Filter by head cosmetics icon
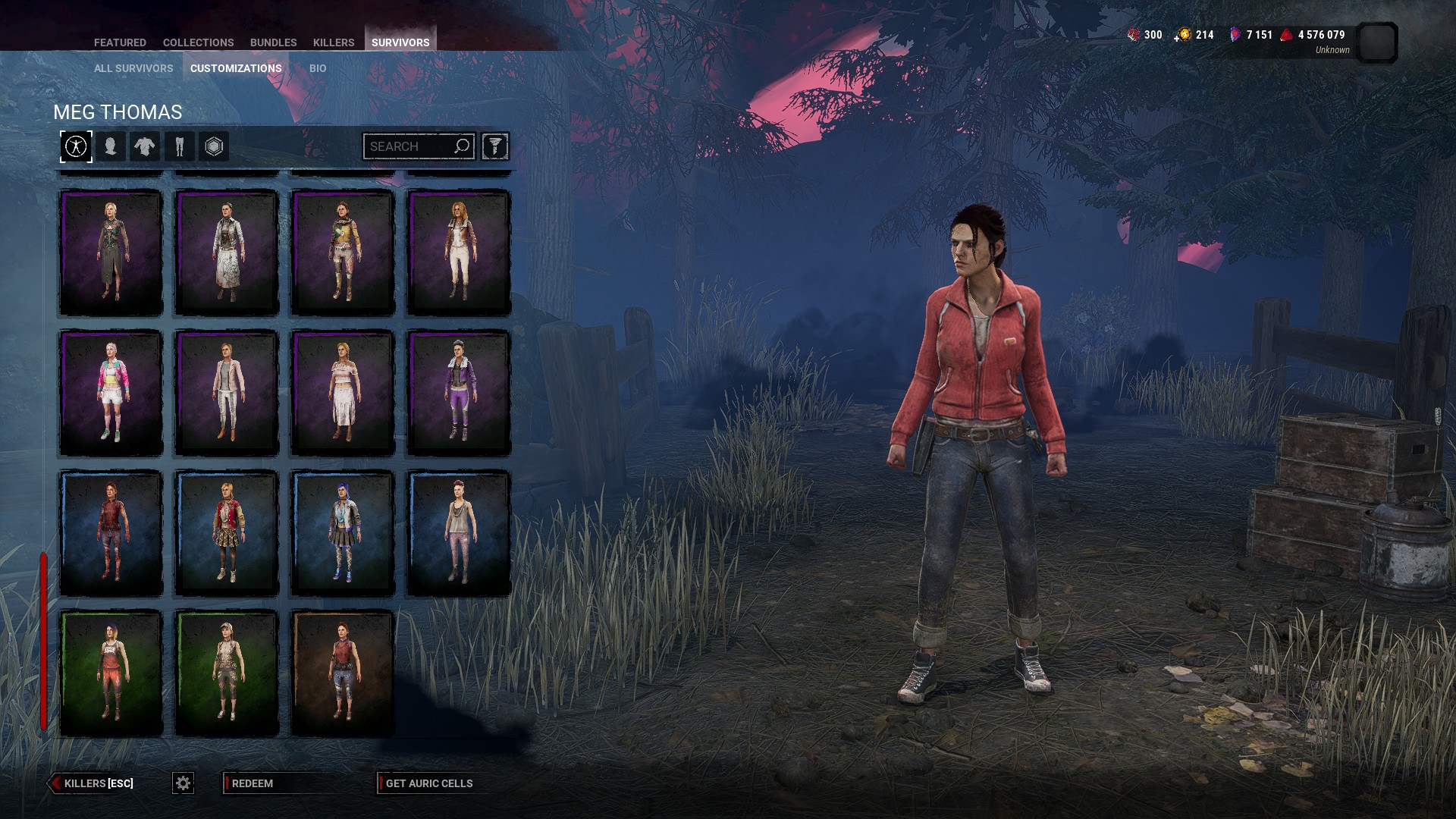This screenshot has width=1456, height=819. coord(111,146)
